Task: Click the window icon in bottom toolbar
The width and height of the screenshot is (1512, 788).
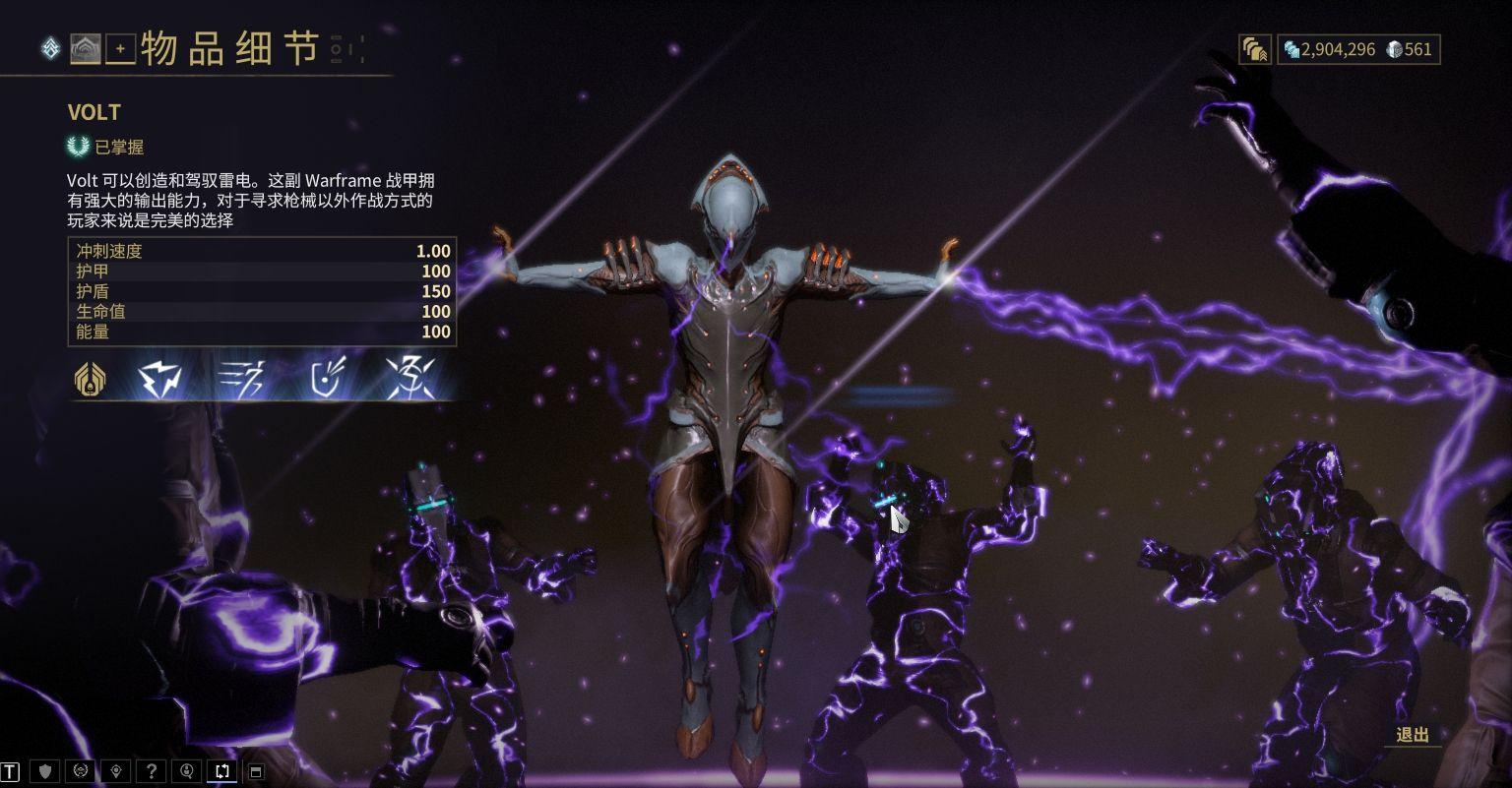Action: (x=256, y=771)
